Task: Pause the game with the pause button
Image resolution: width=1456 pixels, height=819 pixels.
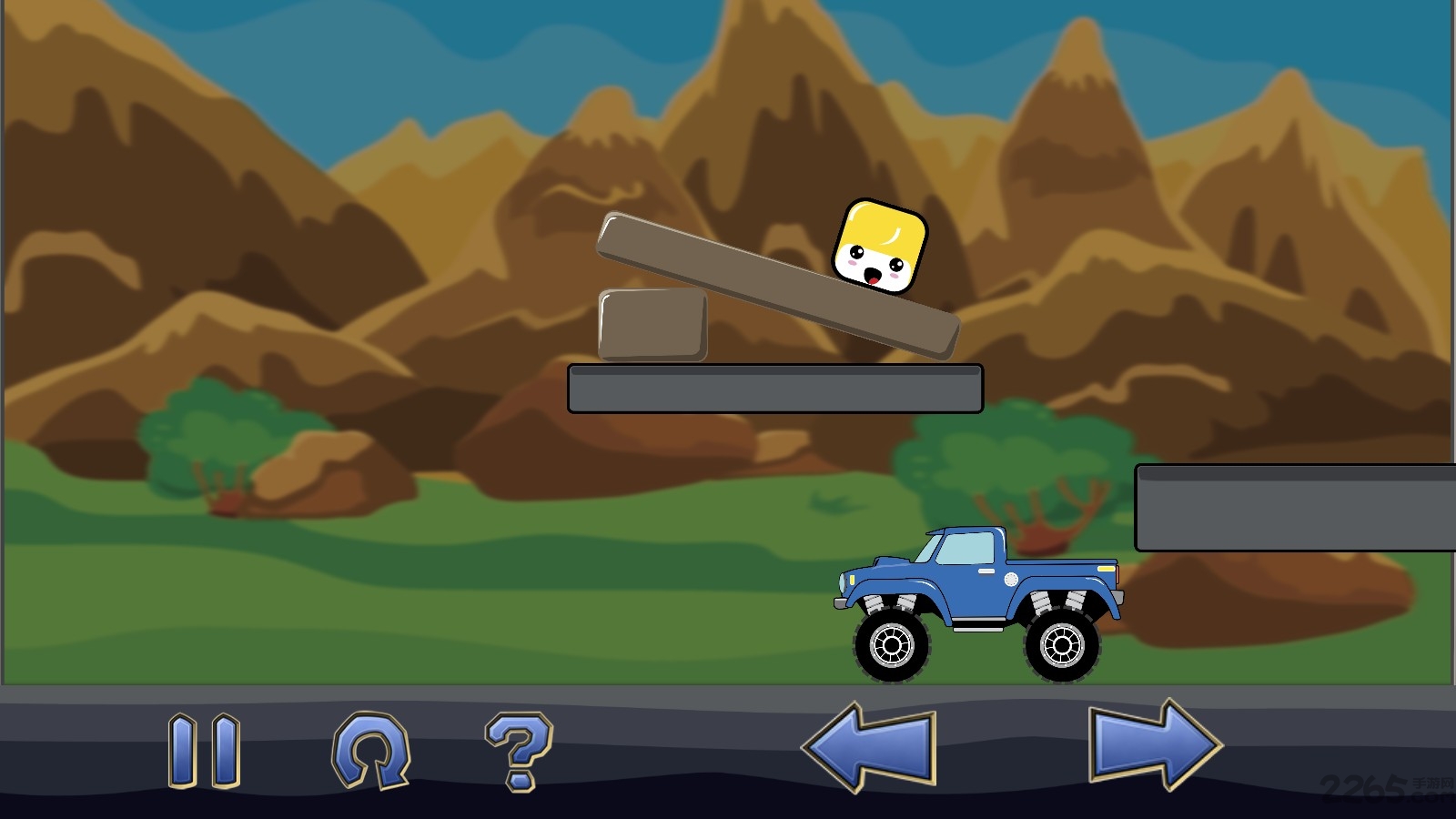Action: pos(204,750)
